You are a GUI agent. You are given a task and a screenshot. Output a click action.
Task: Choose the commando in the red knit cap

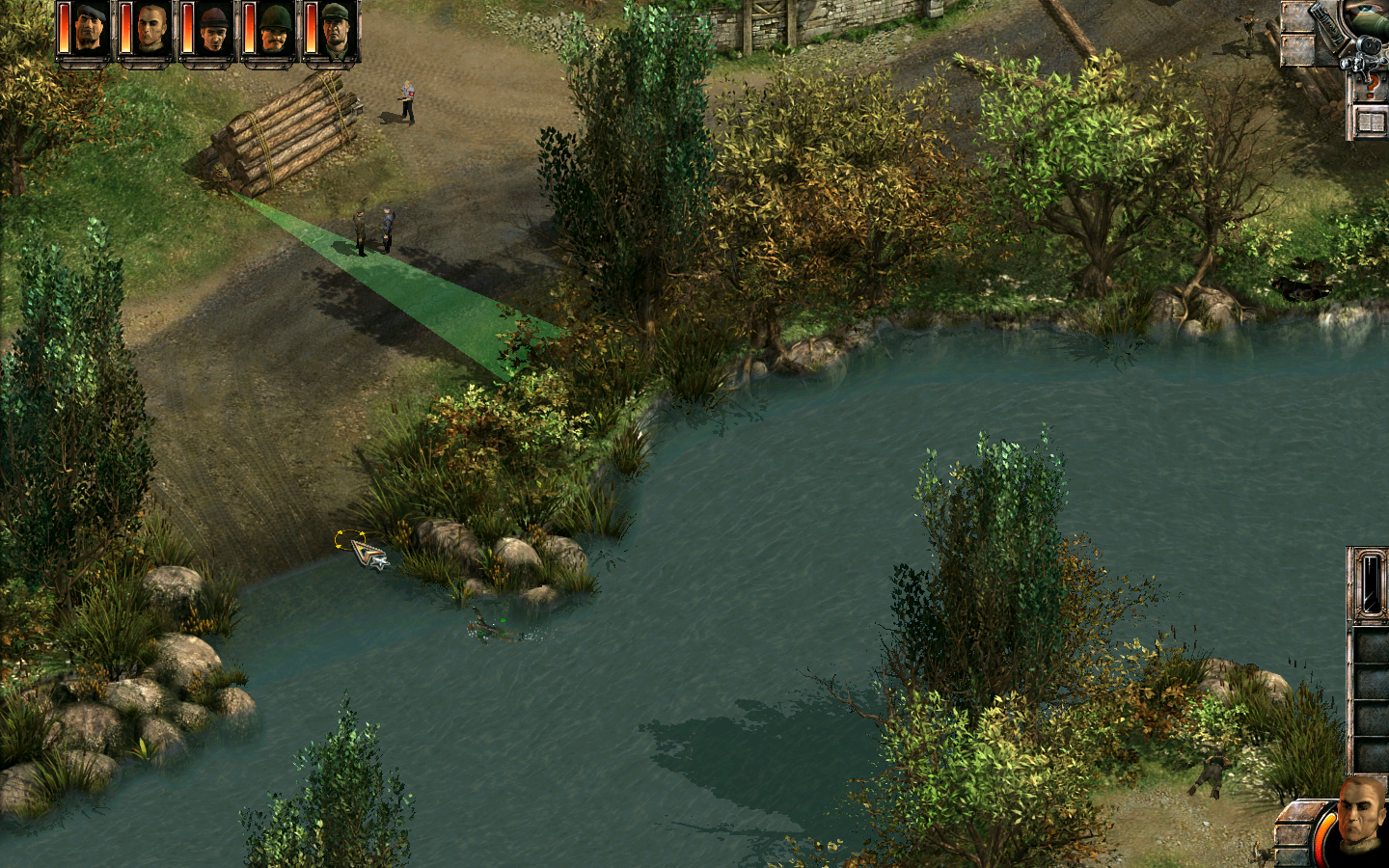(x=213, y=30)
